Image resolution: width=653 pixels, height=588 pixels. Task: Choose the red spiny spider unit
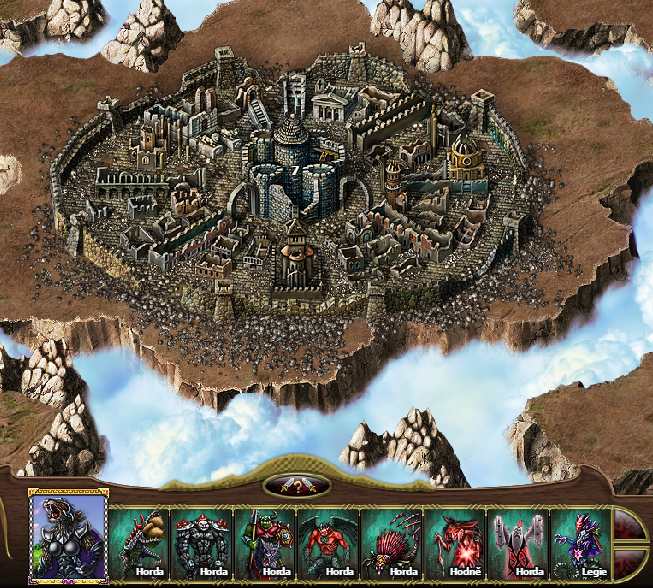point(392,544)
